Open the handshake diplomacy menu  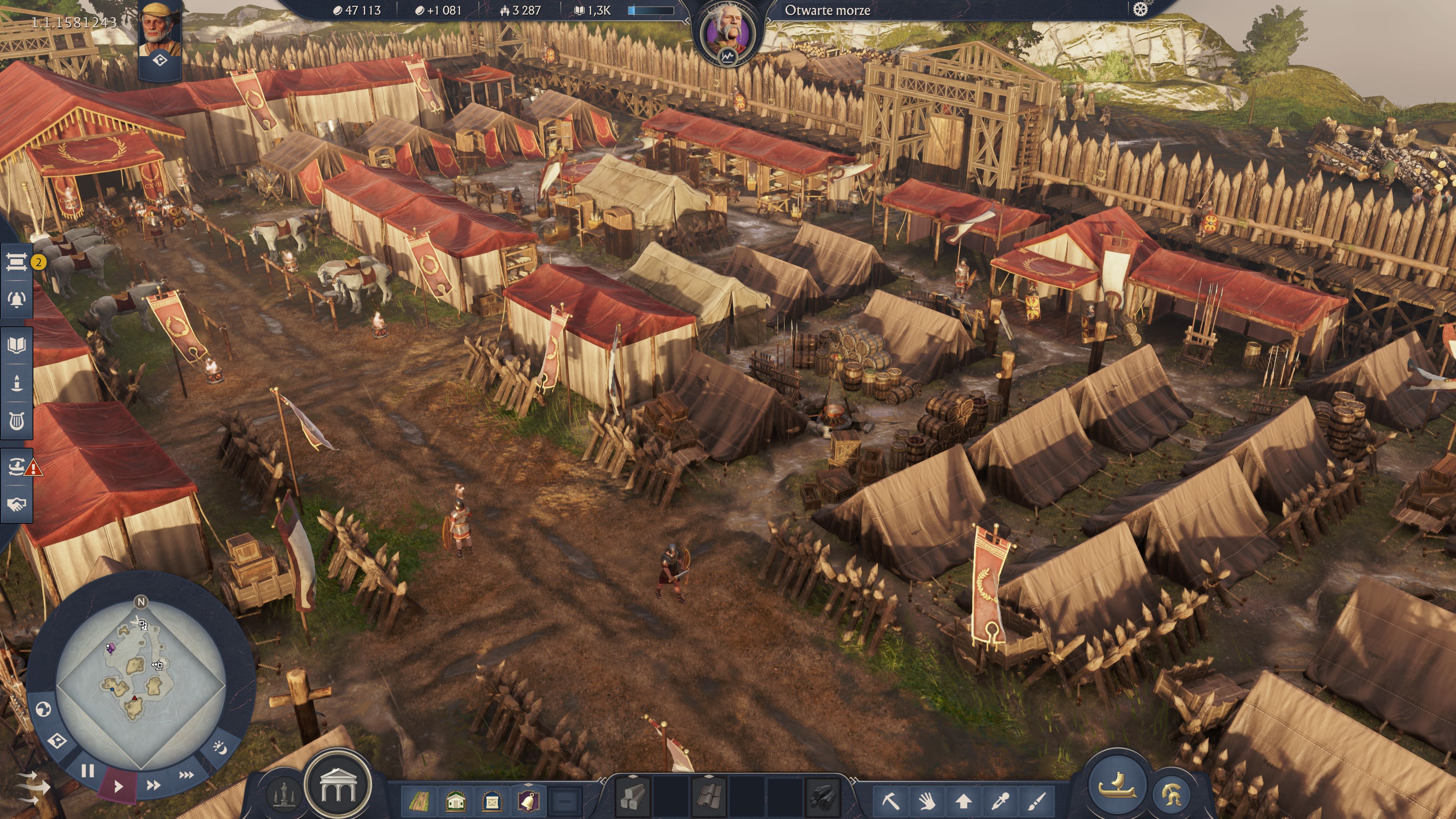point(16,504)
